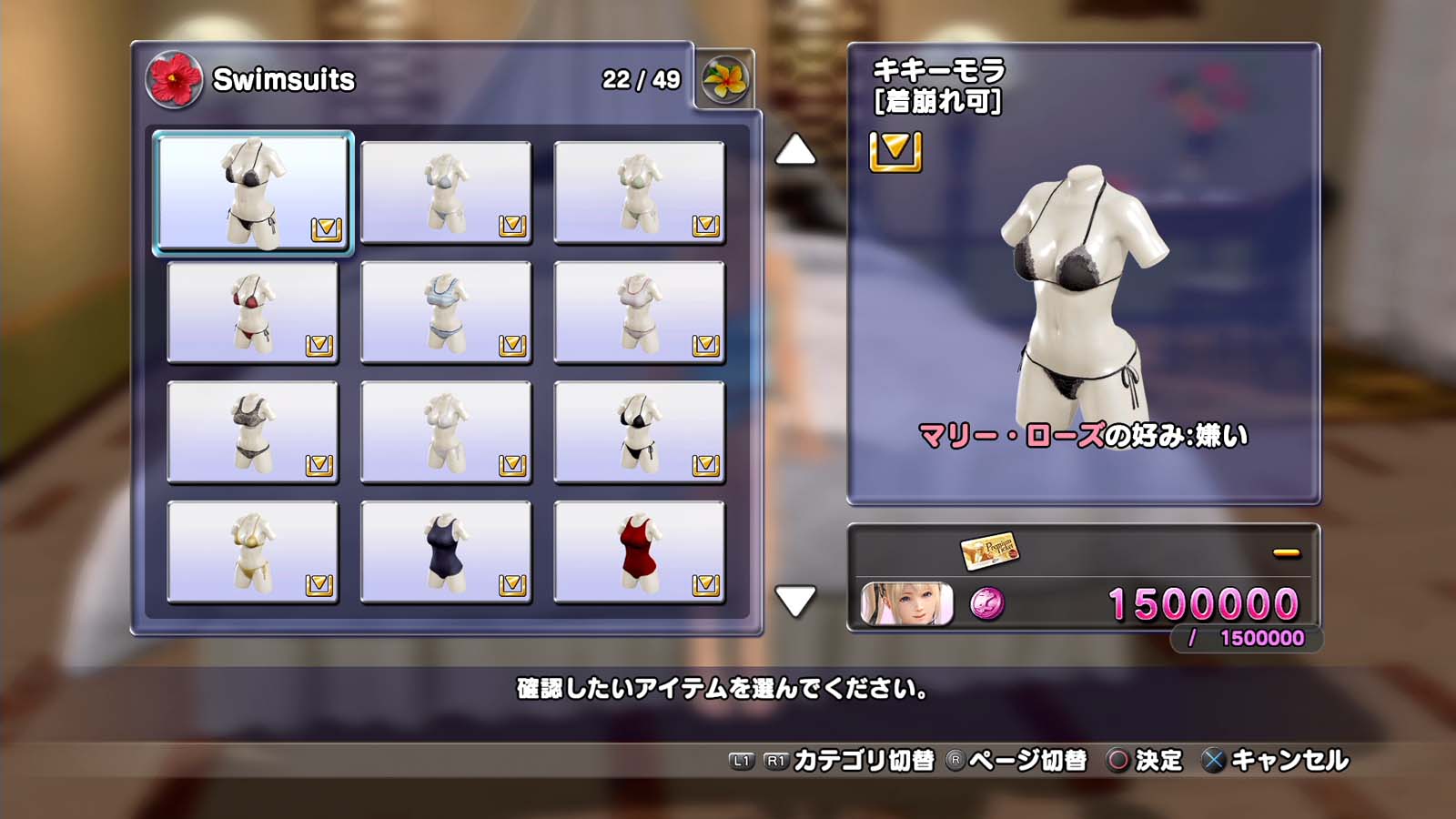Pick the navy one-piece swimsuit

[446, 551]
